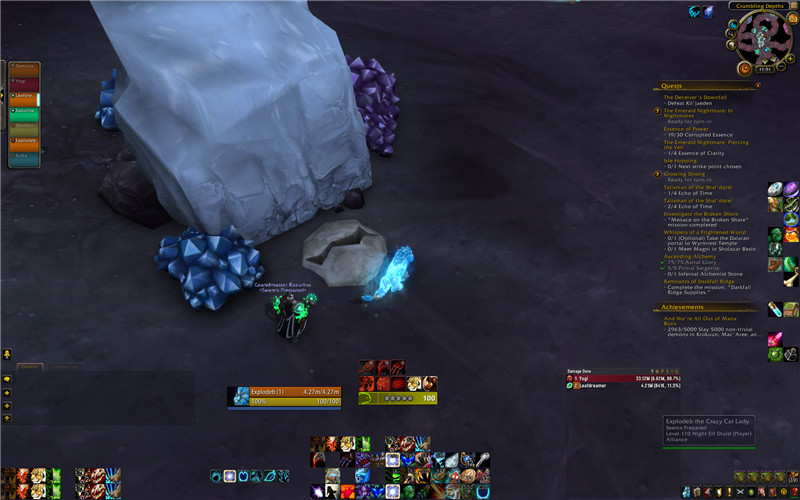
Task: Select the green Razurina raid frame
Action: point(24,113)
